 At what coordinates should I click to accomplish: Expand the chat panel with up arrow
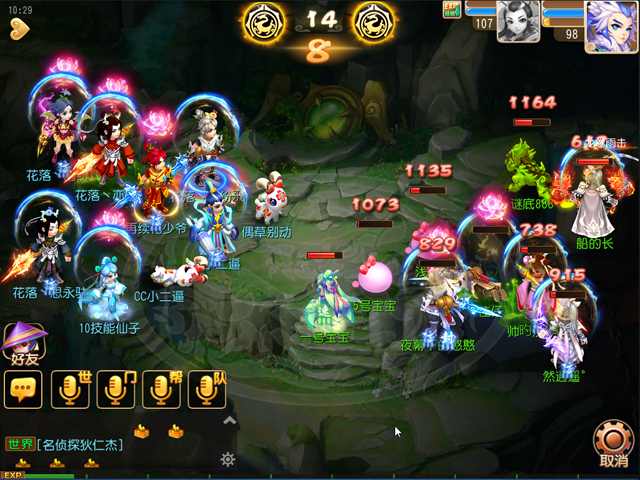click(229, 422)
